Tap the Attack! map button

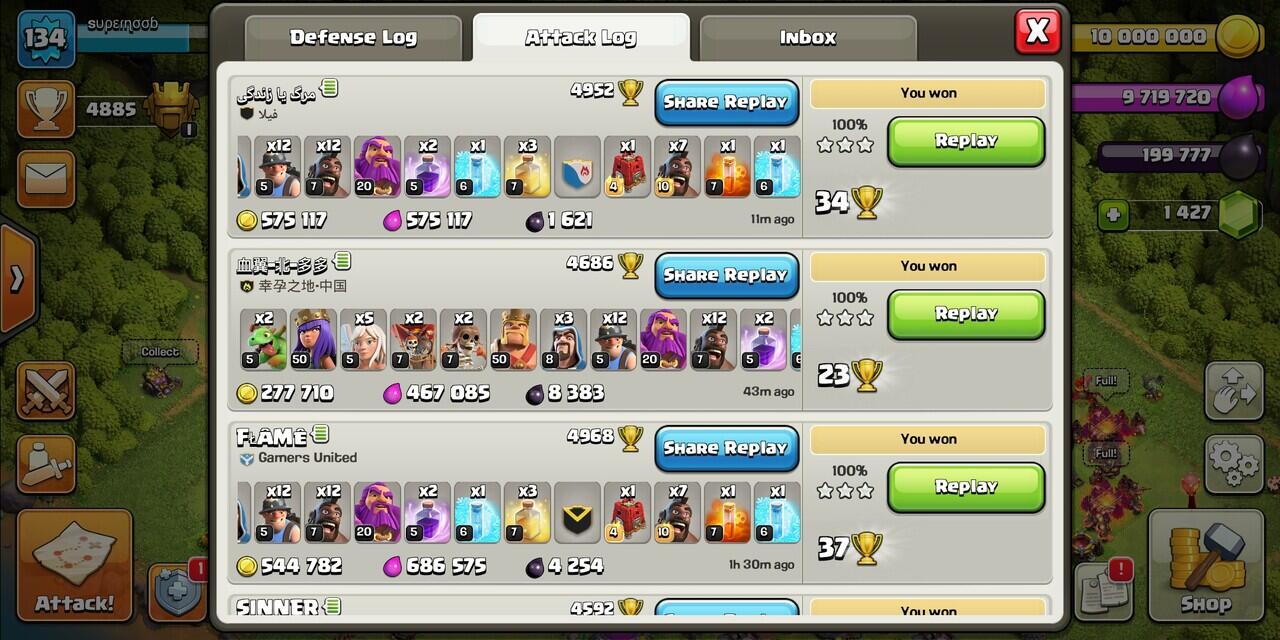click(74, 565)
